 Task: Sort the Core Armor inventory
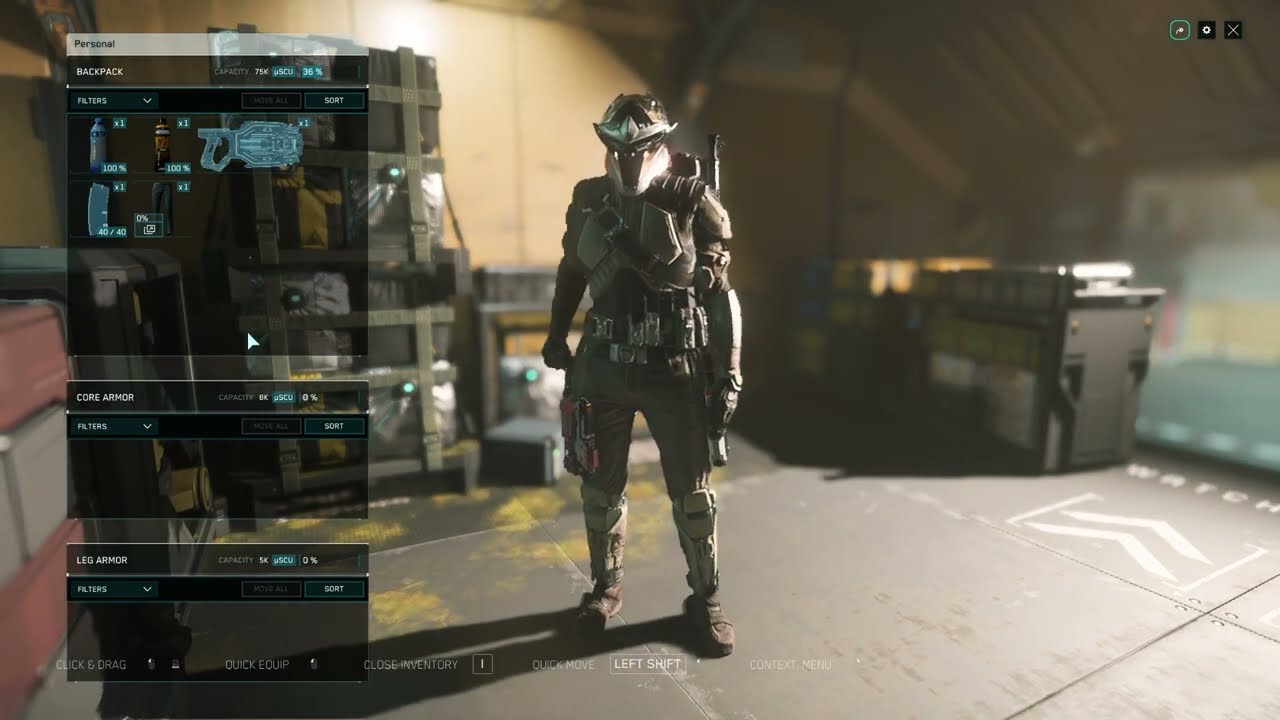[x=334, y=426]
